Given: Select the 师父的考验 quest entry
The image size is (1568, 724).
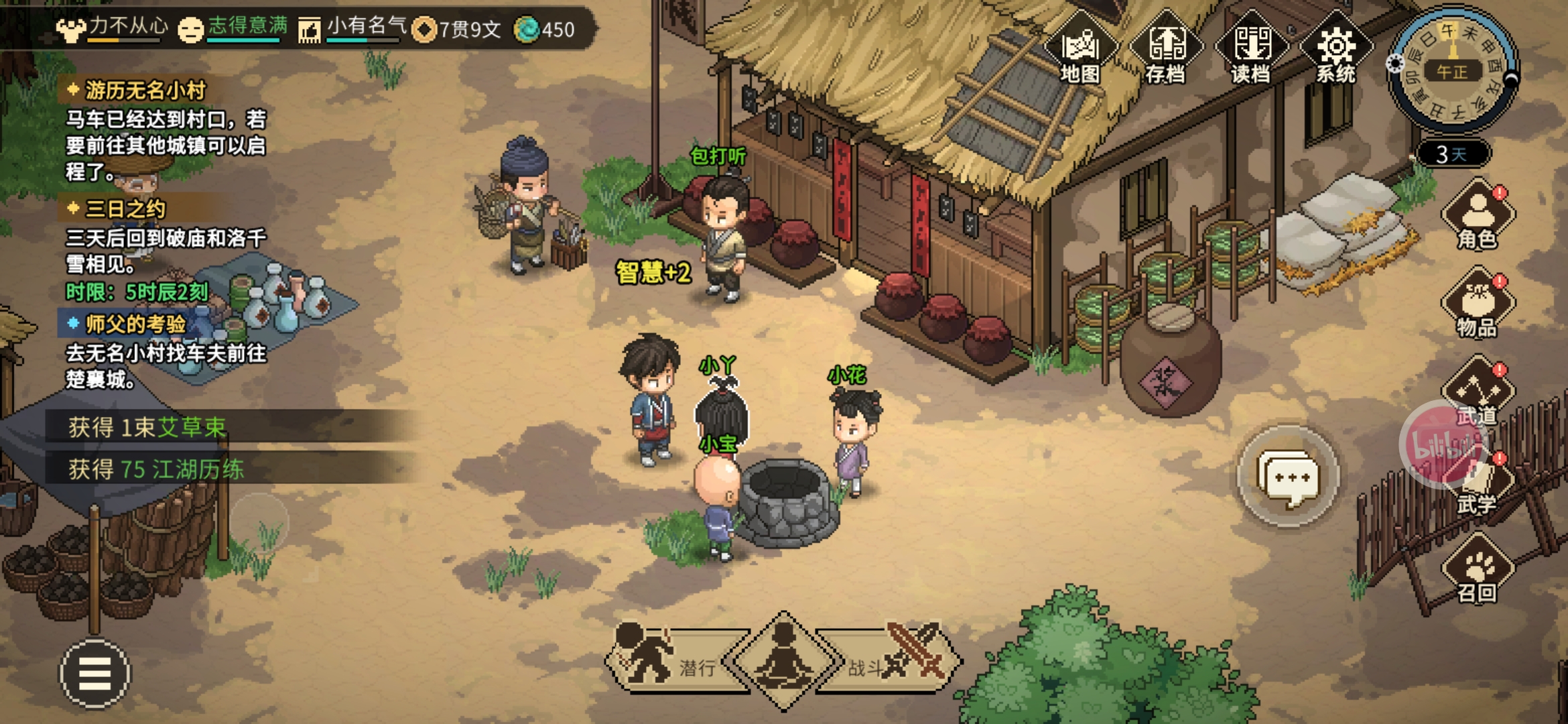Looking at the screenshot, I should (135, 324).
